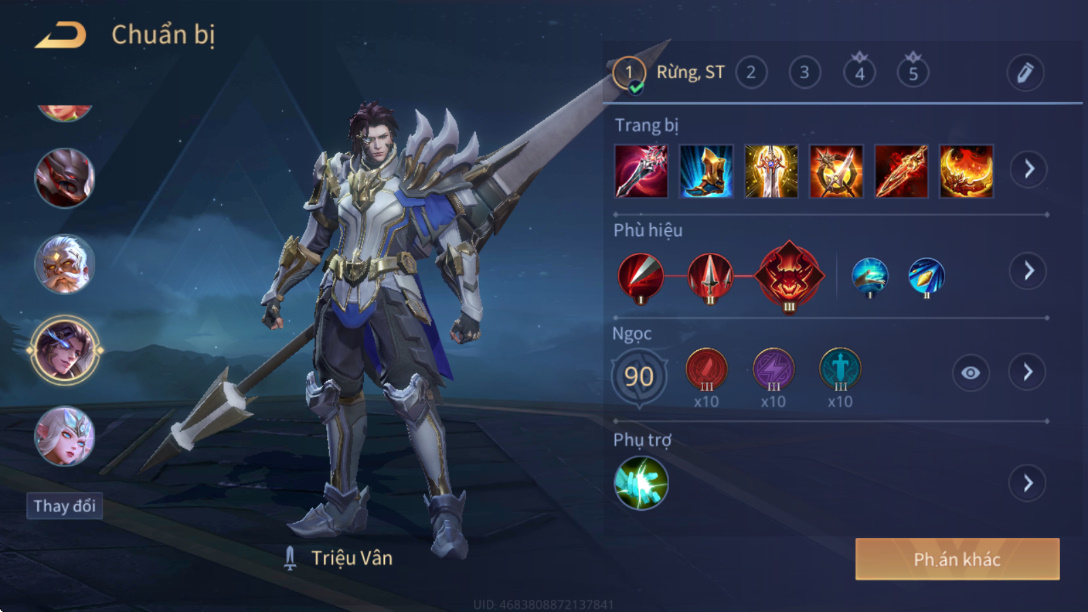Click the Ph.án khác button
1088x612 pixels.
pos(957,559)
